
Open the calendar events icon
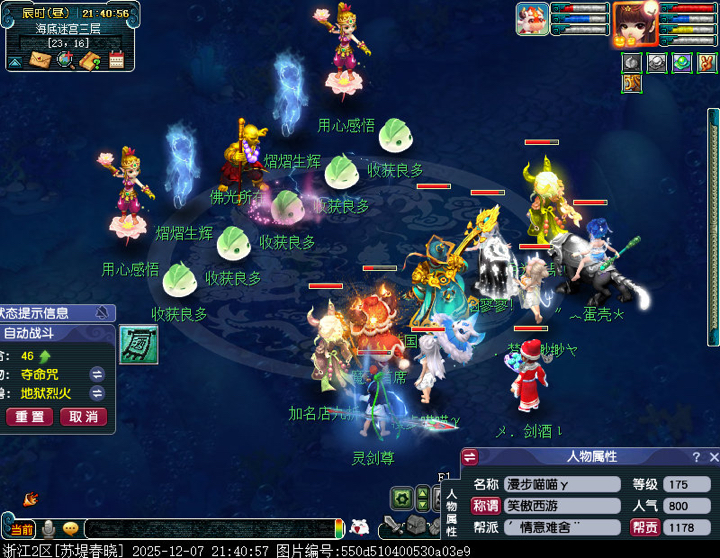tap(116, 61)
